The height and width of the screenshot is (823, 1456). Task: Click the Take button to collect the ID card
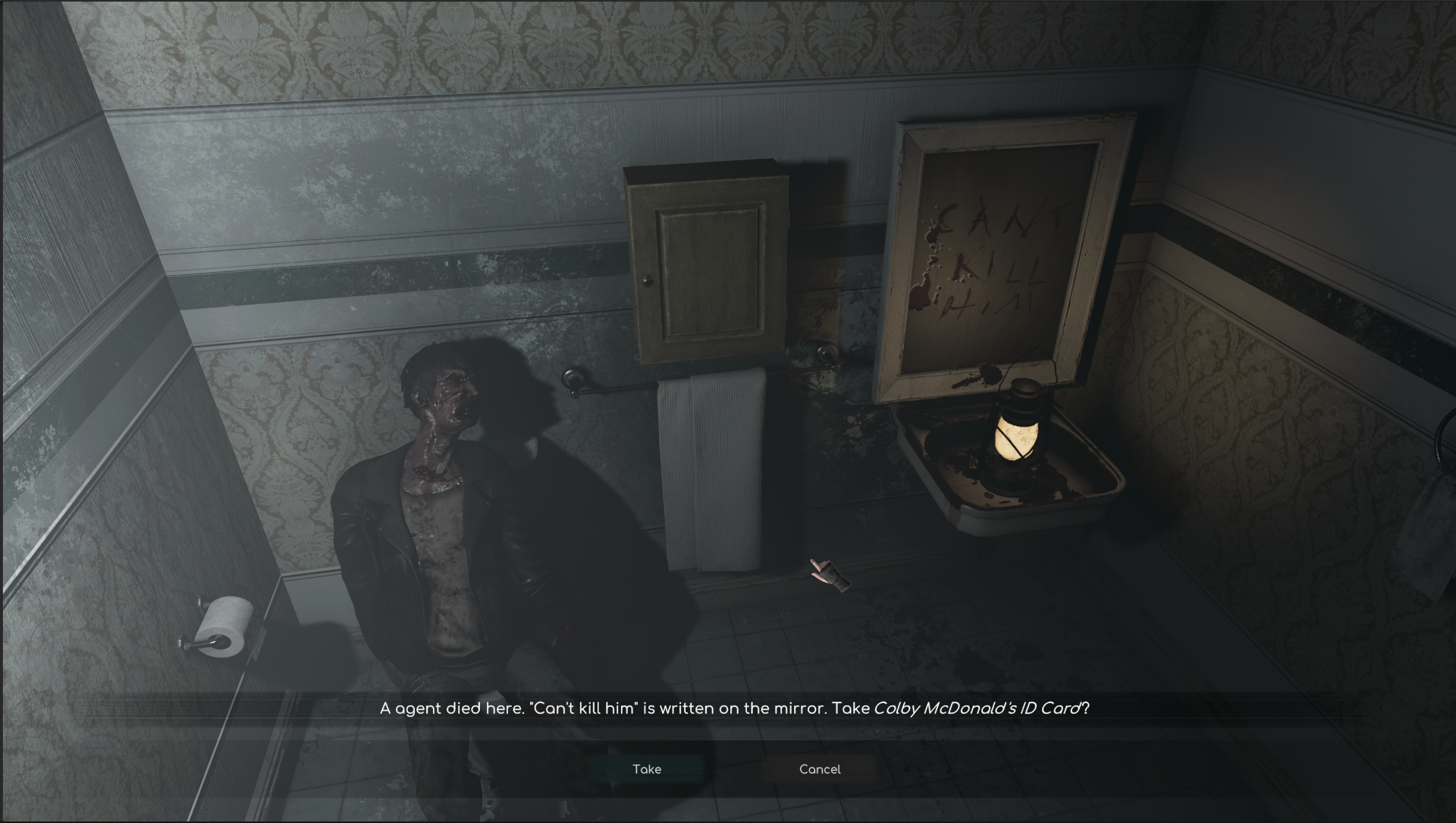(647, 768)
